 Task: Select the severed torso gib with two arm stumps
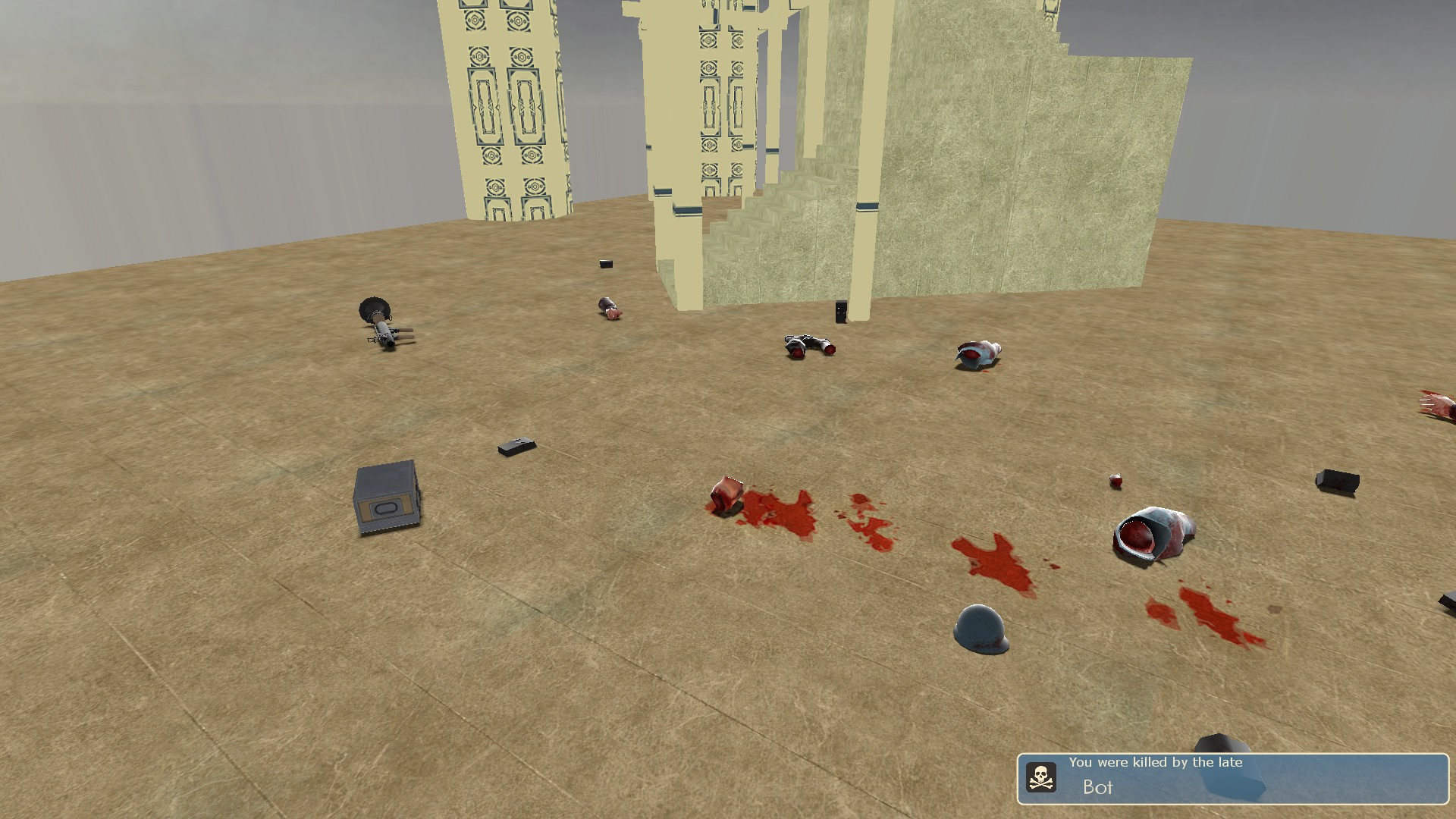coord(808,345)
